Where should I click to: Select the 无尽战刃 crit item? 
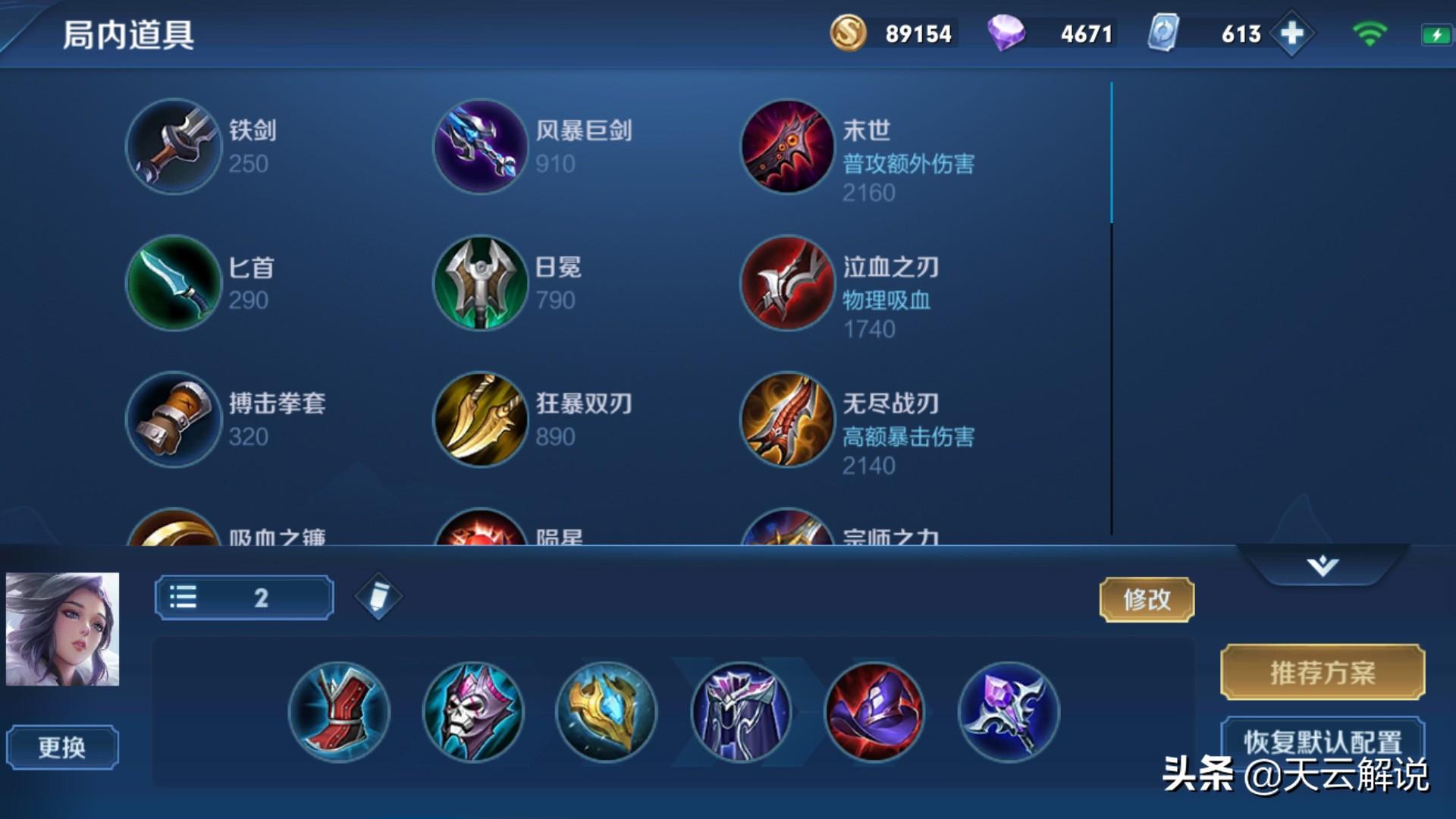coord(786,419)
